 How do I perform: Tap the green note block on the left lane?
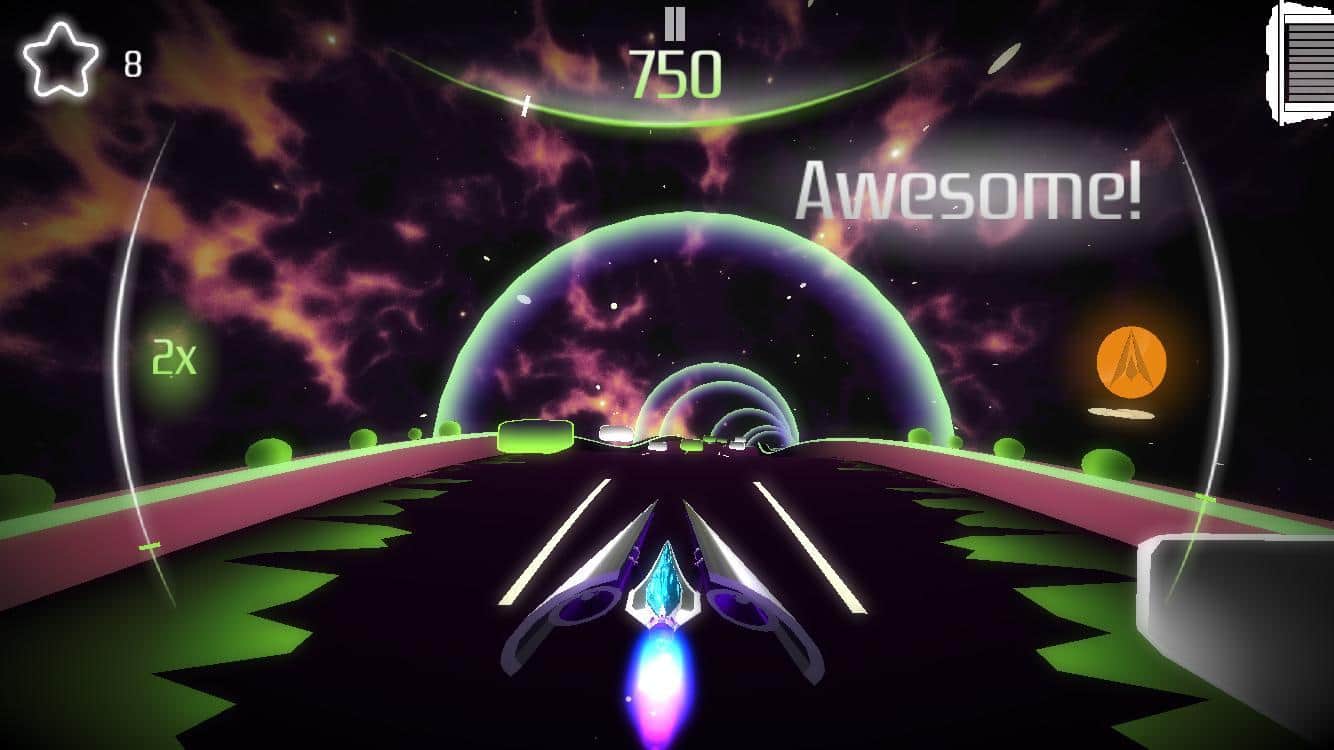(x=533, y=436)
